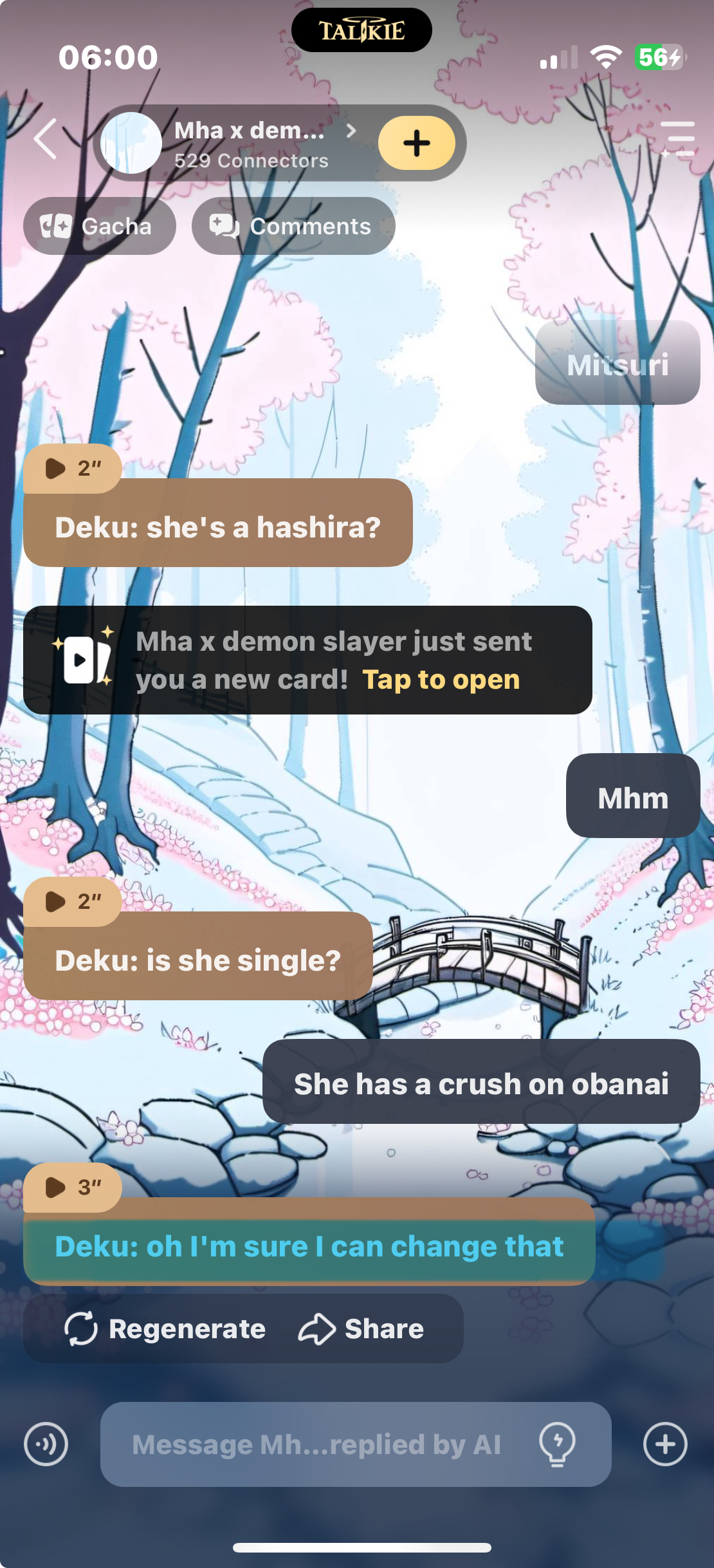Tap the yellow plus connect button
Screen dimensions: 714x1568
(416, 143)
